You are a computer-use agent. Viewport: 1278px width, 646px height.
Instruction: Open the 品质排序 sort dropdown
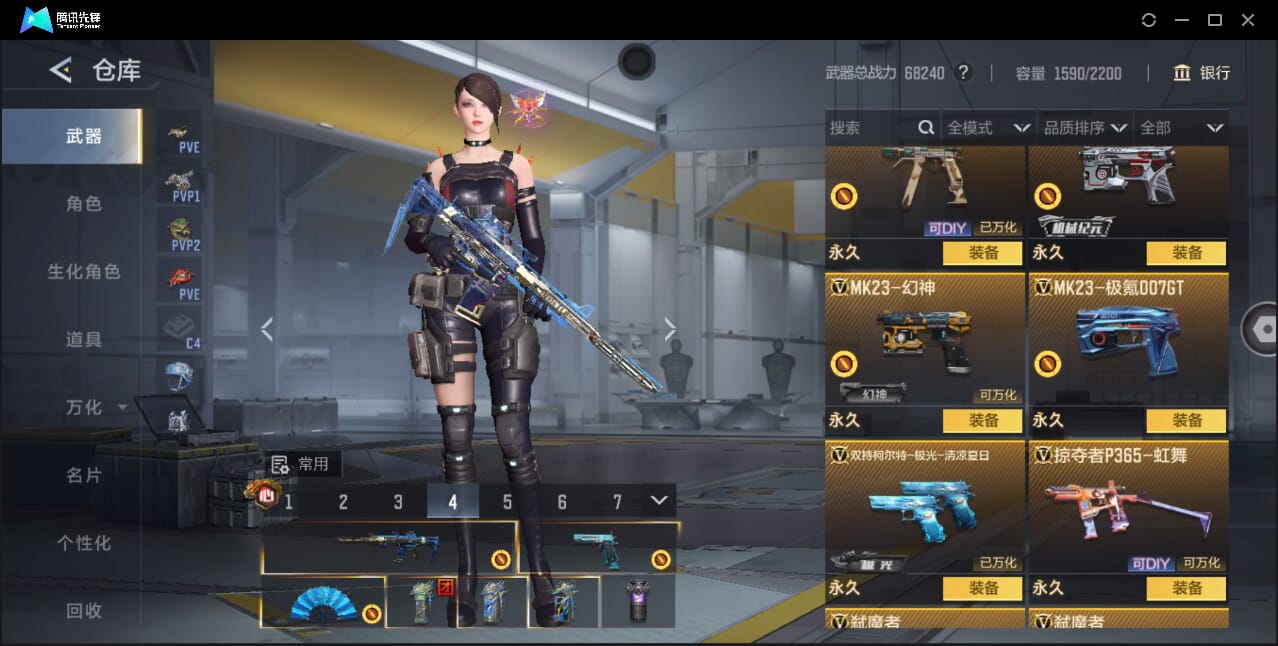1084,128
